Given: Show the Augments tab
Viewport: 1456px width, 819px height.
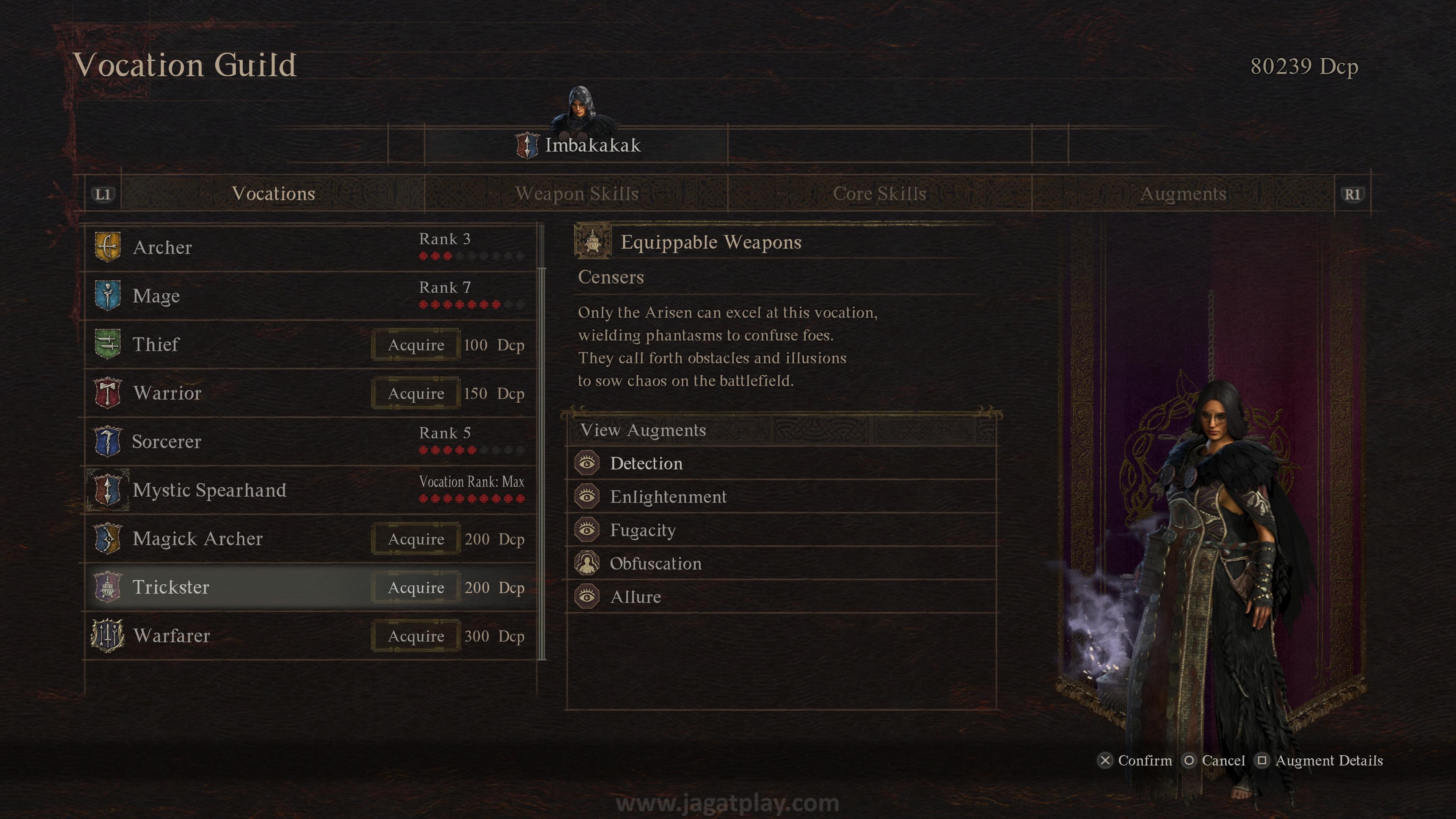Looking at the screenshot, I should pyautogui.click(x=1183, y=194).
